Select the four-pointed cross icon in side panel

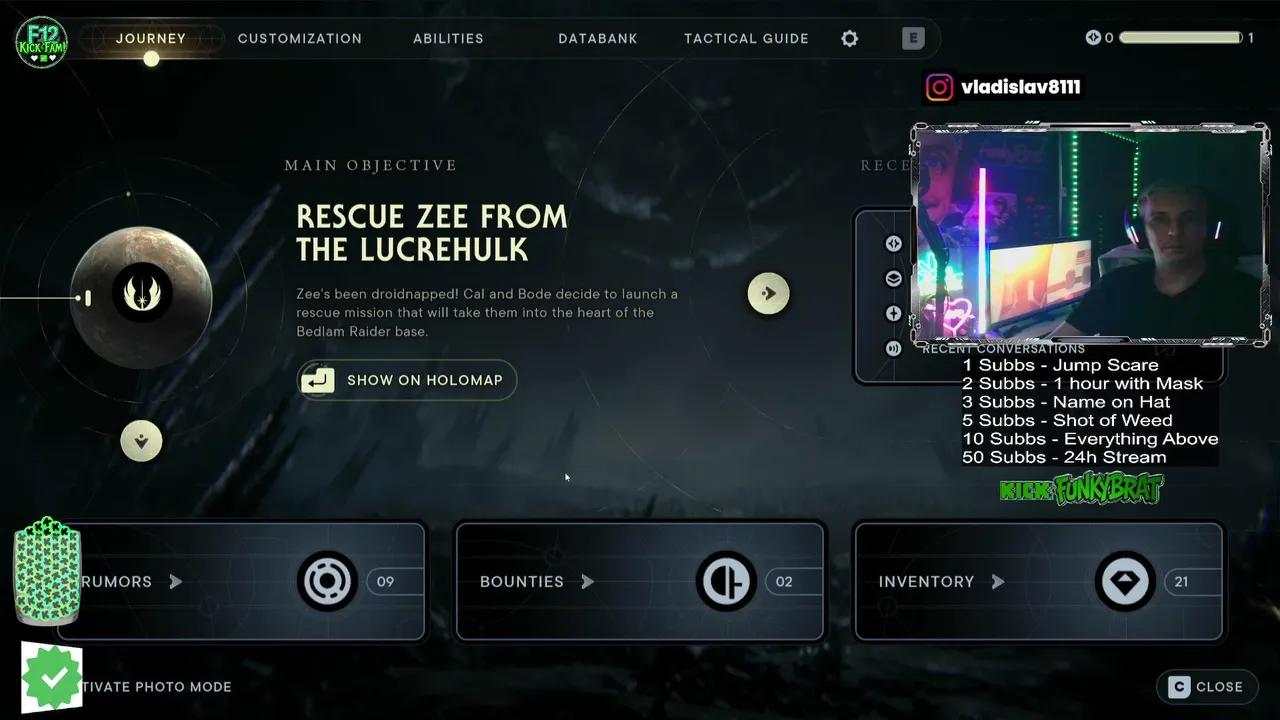point(893,313)
